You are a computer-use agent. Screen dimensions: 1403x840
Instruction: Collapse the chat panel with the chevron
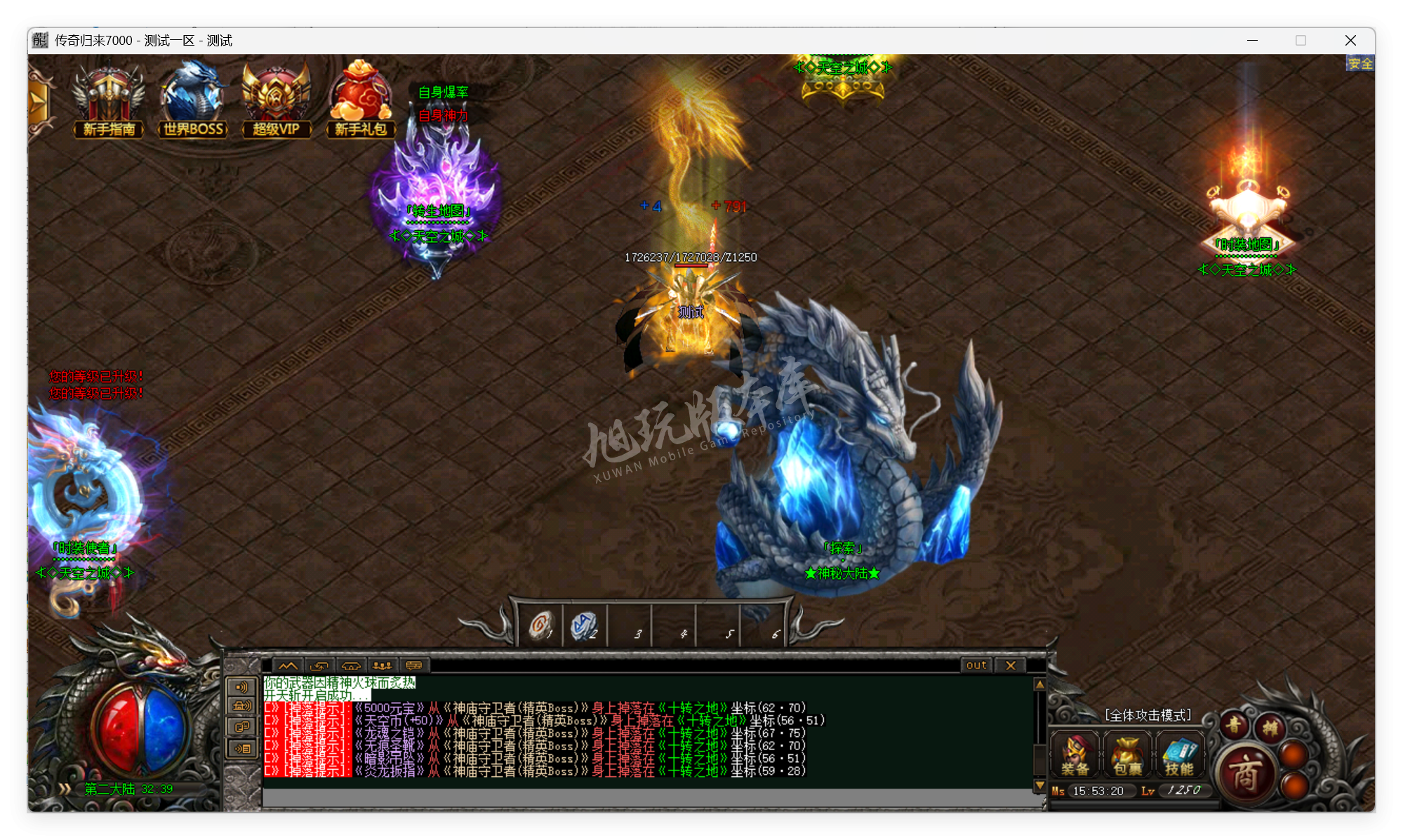(286, 666)
